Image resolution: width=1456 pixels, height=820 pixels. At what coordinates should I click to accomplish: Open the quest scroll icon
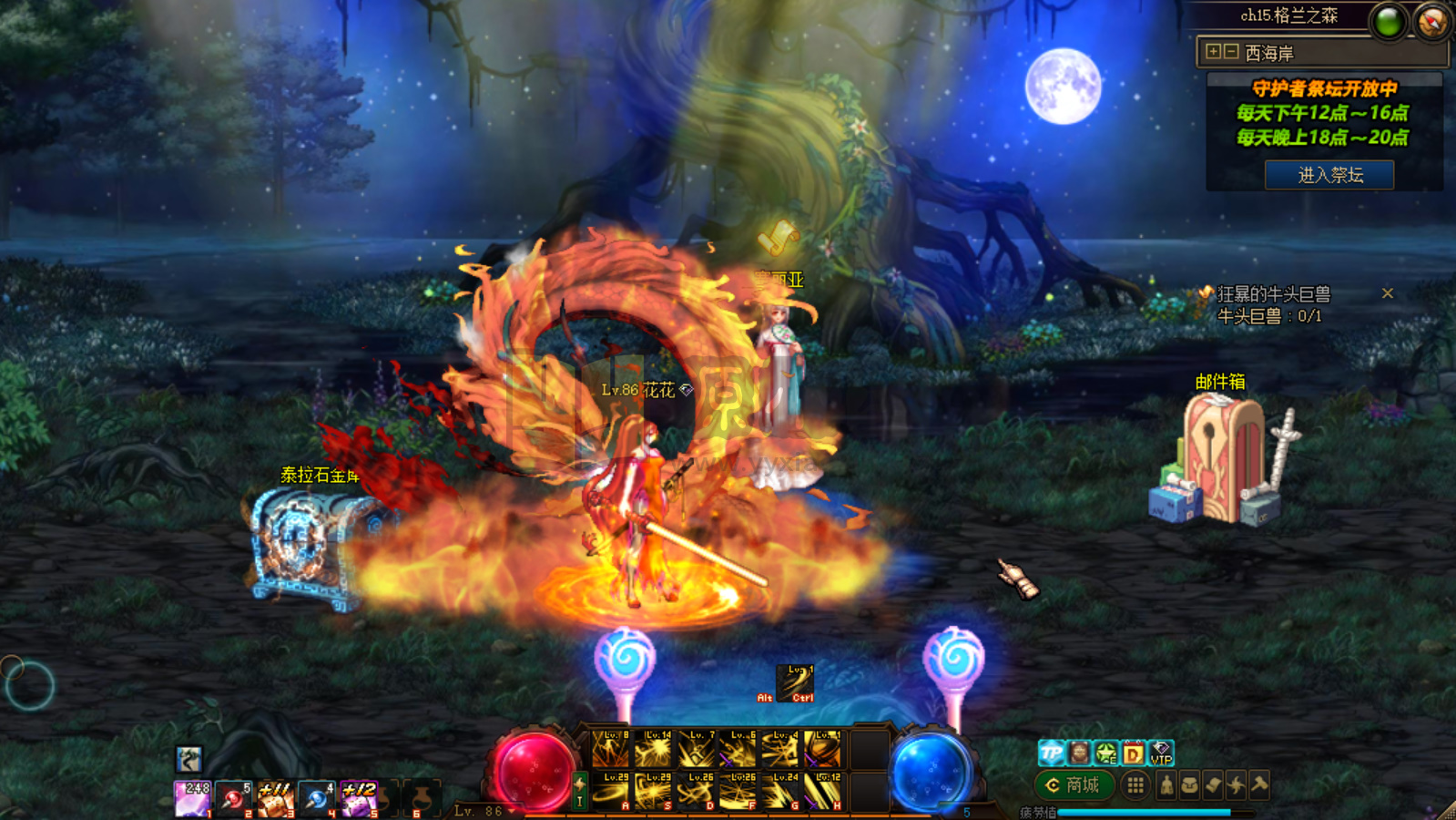pyautogui.click(x=1213, y=784)
